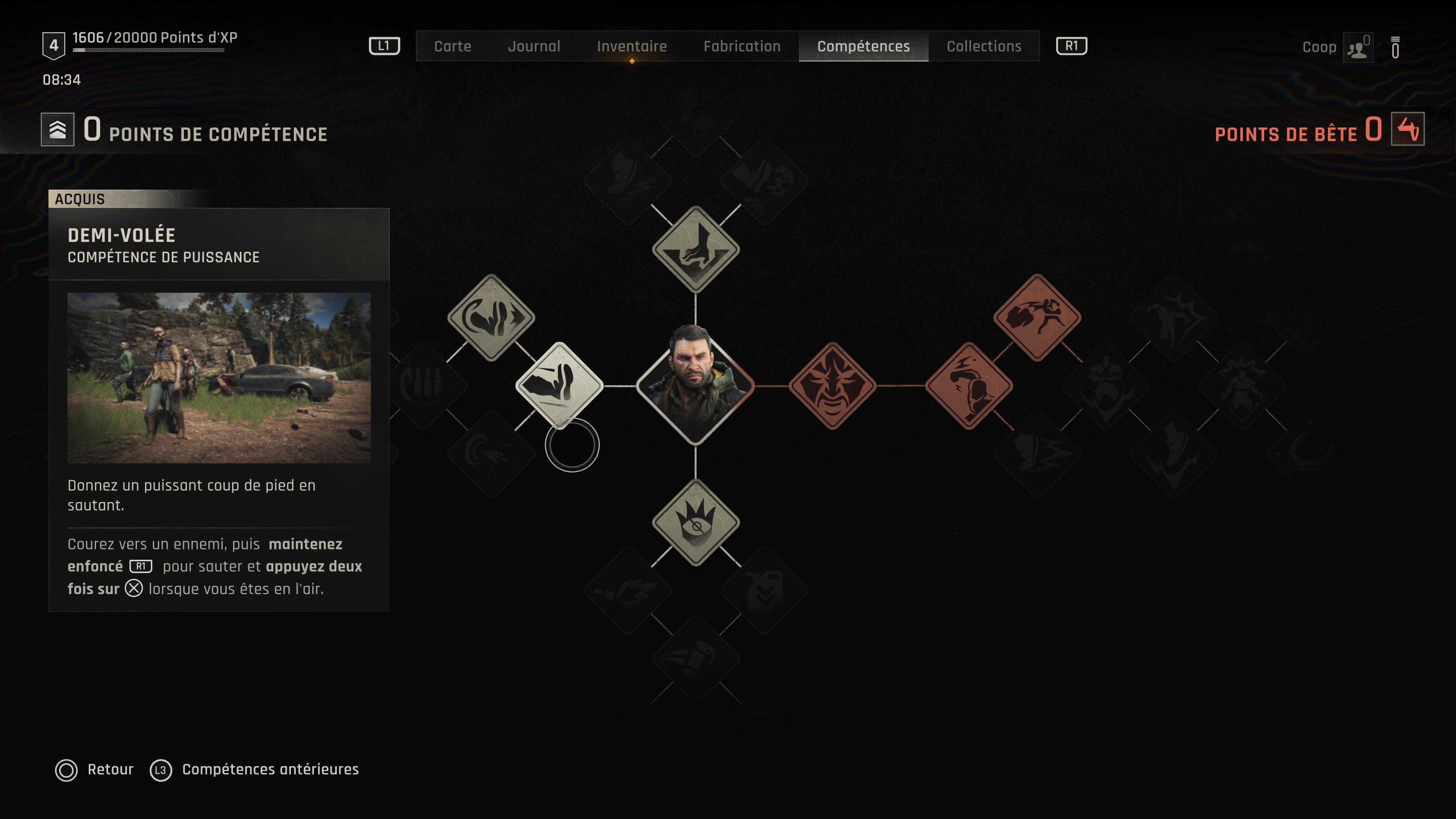Screen dimensions: 1456x819
Task: Select the crossed-out eye skill node
Action: [695, 522]
